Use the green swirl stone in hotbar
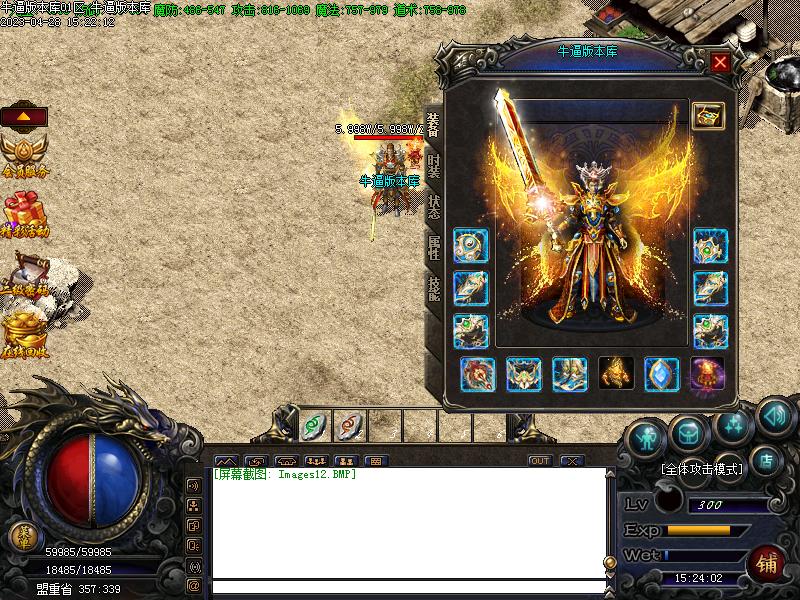 (x=313, y=426)
